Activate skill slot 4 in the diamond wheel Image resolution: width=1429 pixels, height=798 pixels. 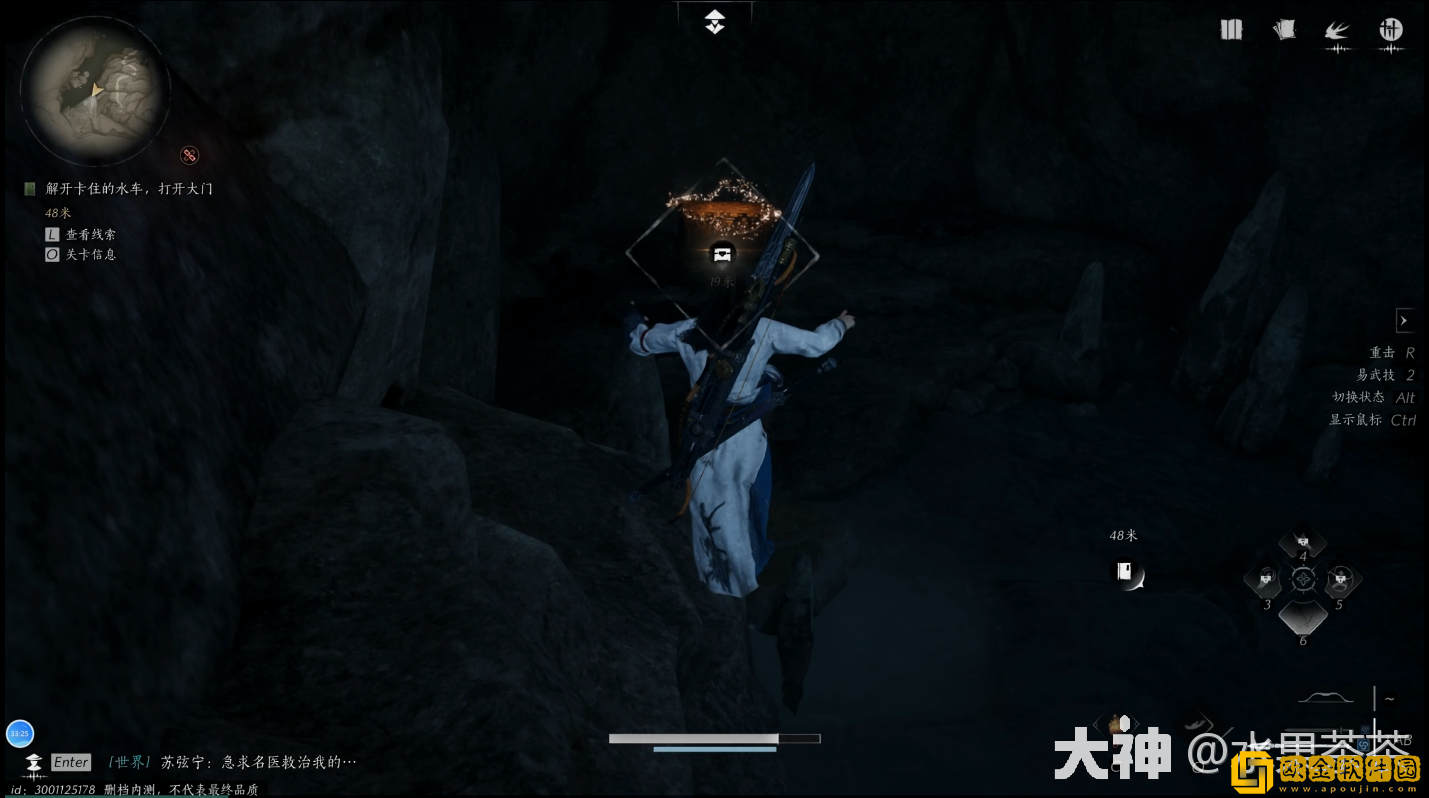click(1302, 544)
